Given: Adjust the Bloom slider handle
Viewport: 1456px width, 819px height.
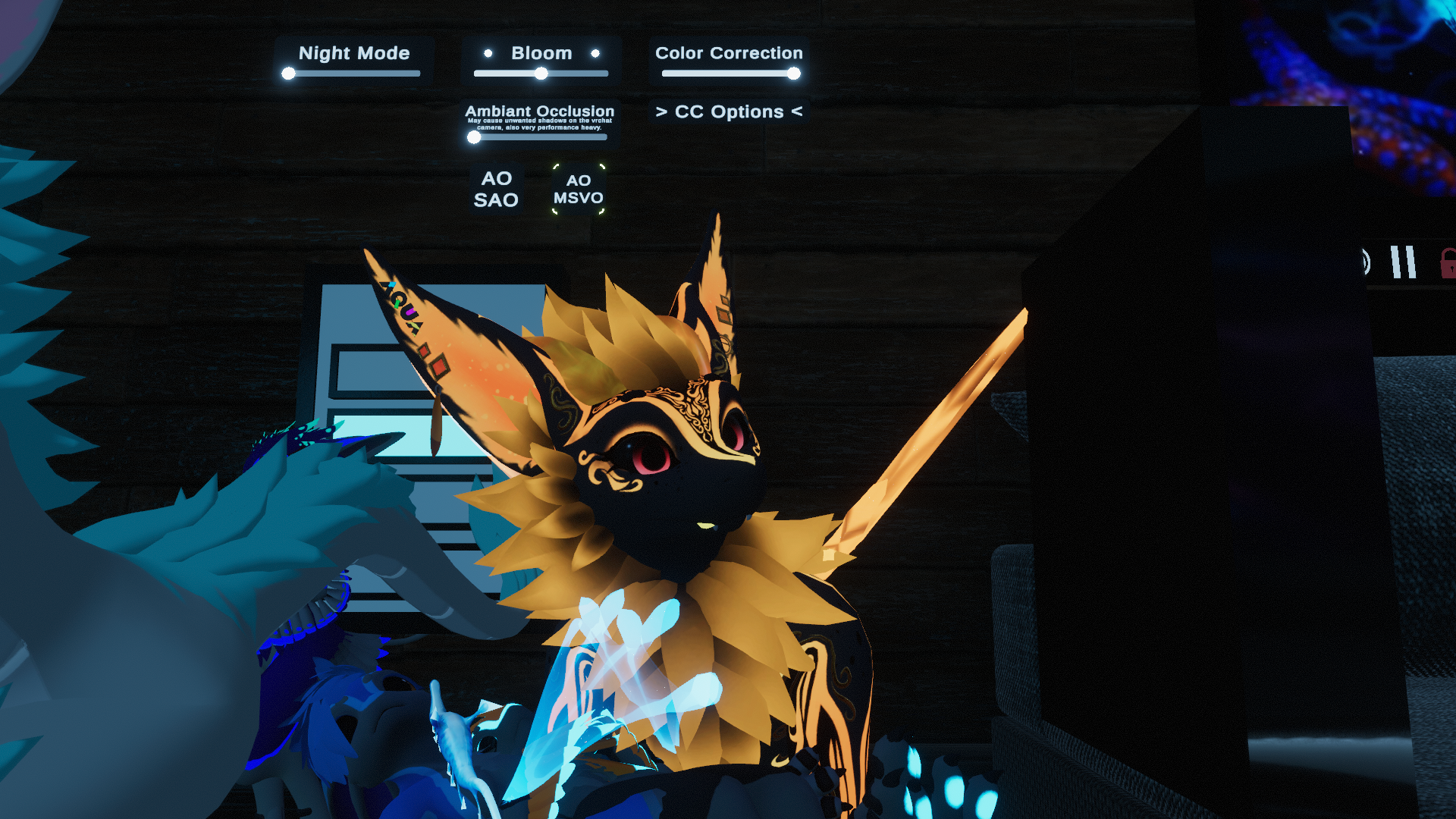Looking at the screenshot, I should (541, 74).
